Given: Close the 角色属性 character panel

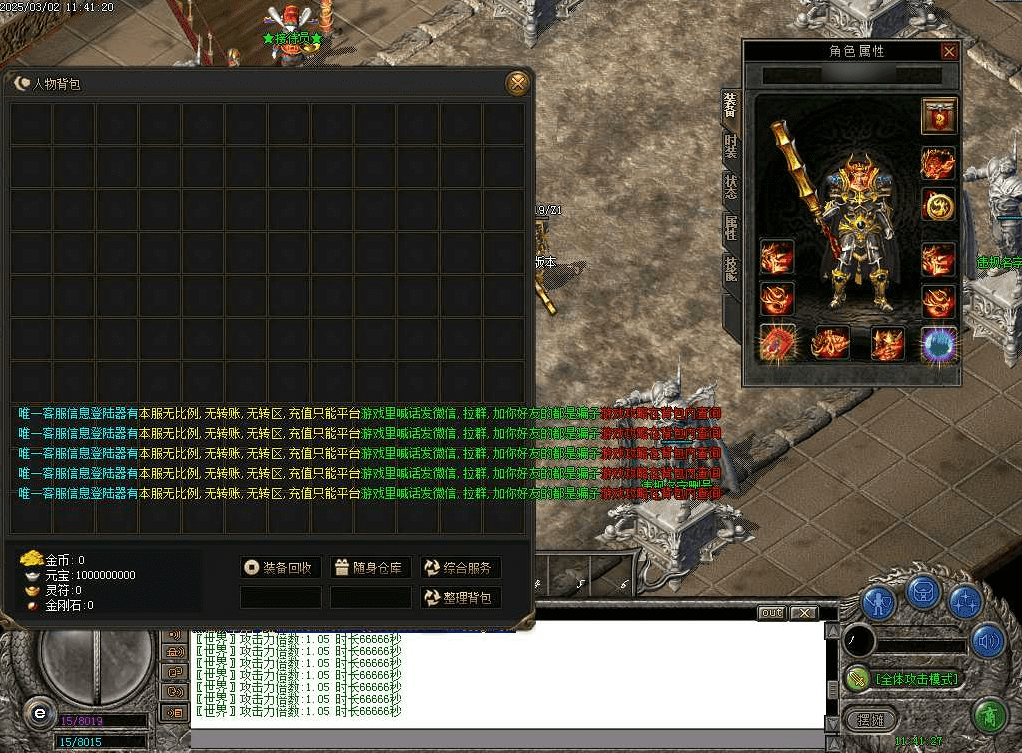Looking at the screenshot, I should pyautogui.click(x=949, y=52).
